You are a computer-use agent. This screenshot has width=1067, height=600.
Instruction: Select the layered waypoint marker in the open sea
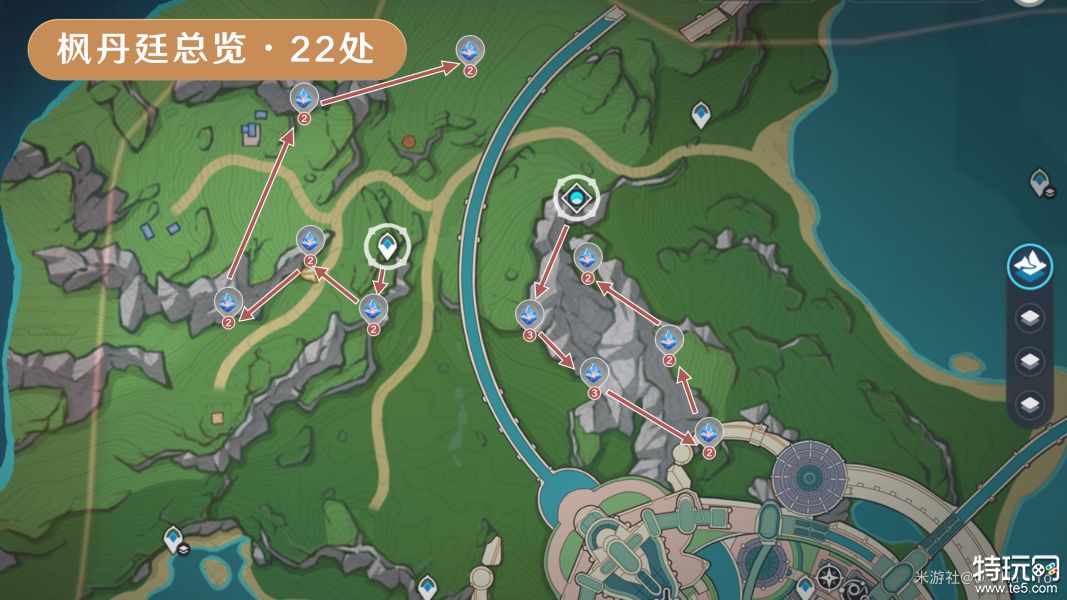coord(1041,182)
